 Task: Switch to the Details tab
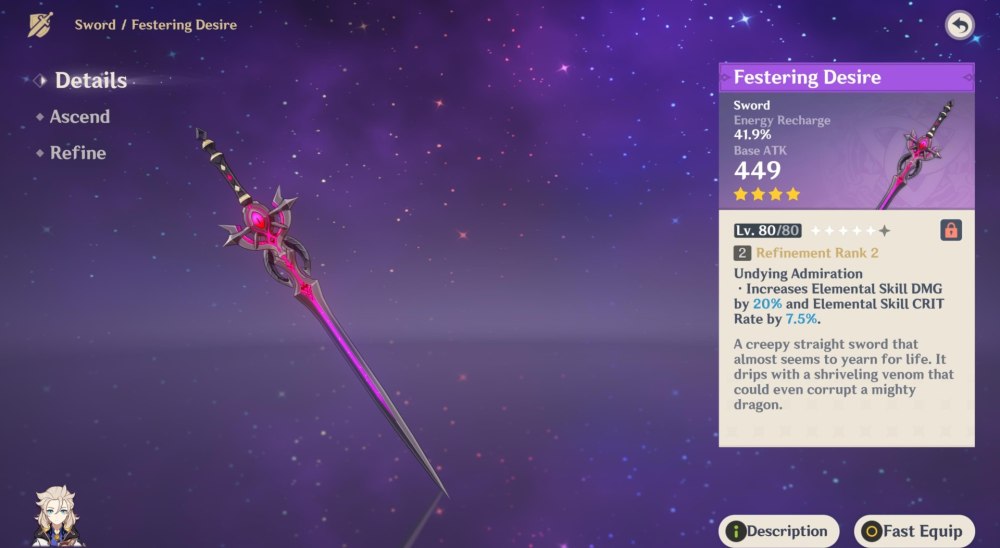tap(89, 81)
